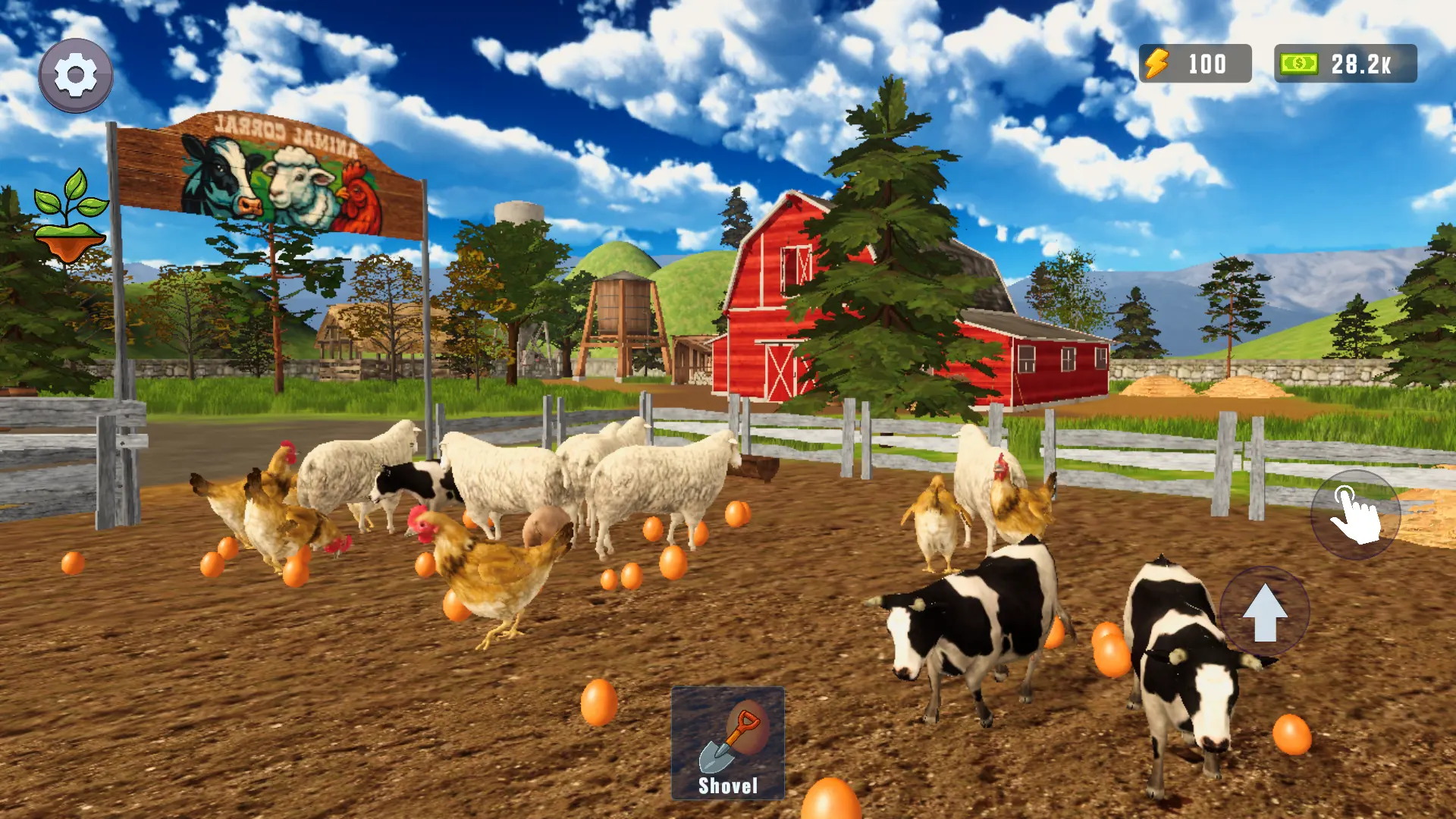The height and width of the screenshot is (819, 1456).
Task: Tap the hand pointer control button
Action: (x=1354, y=516)
